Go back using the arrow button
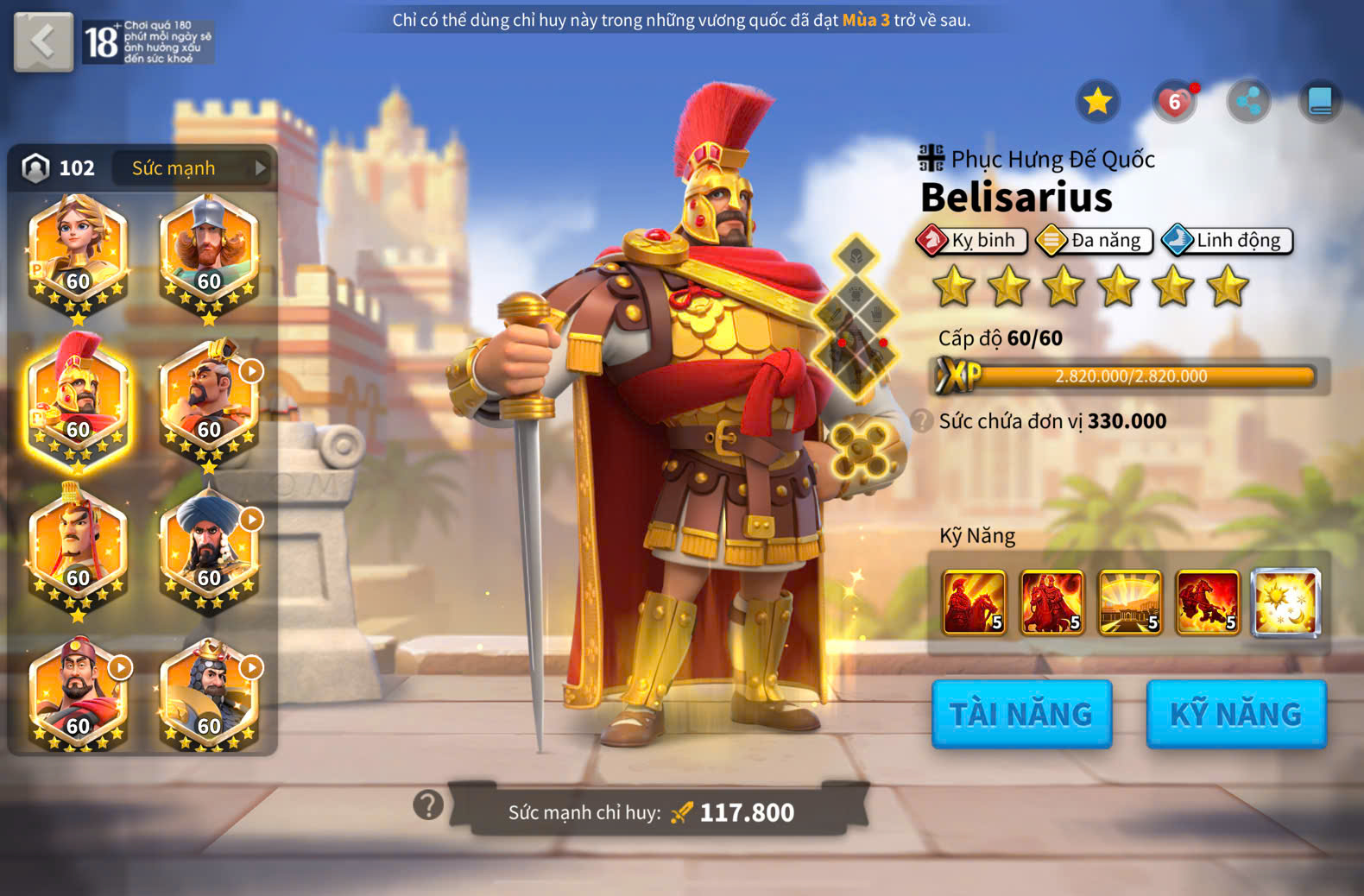Image resolution: width=1364 pixels, height=896 pixels. 43,41
